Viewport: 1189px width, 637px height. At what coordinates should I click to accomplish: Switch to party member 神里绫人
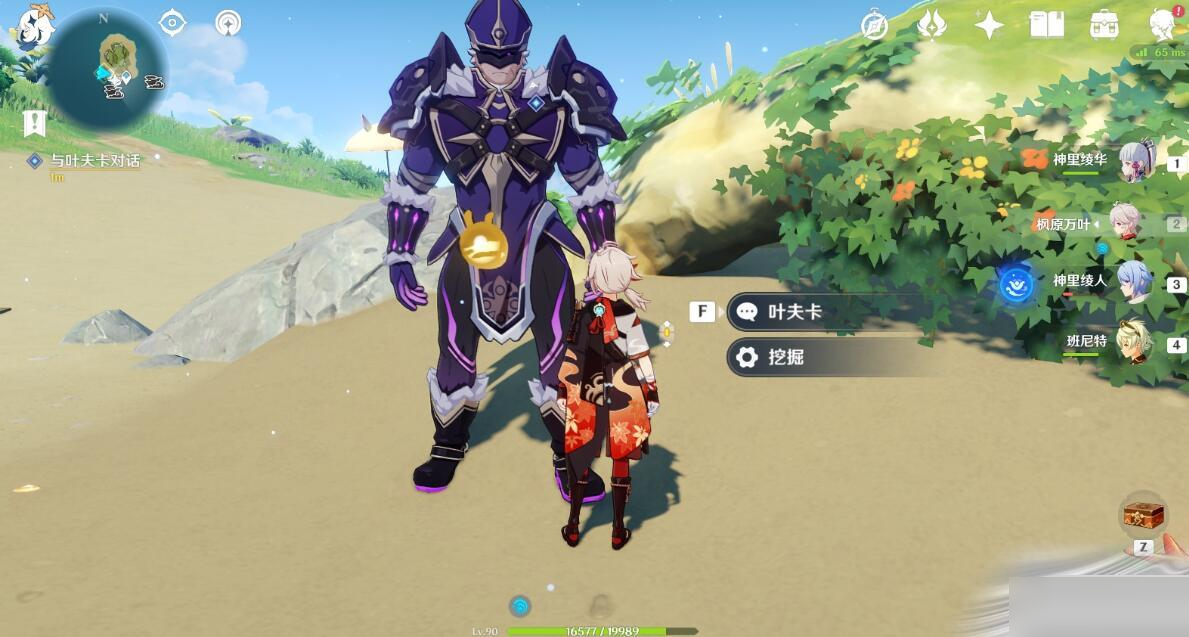click(x=1135, y=282)
